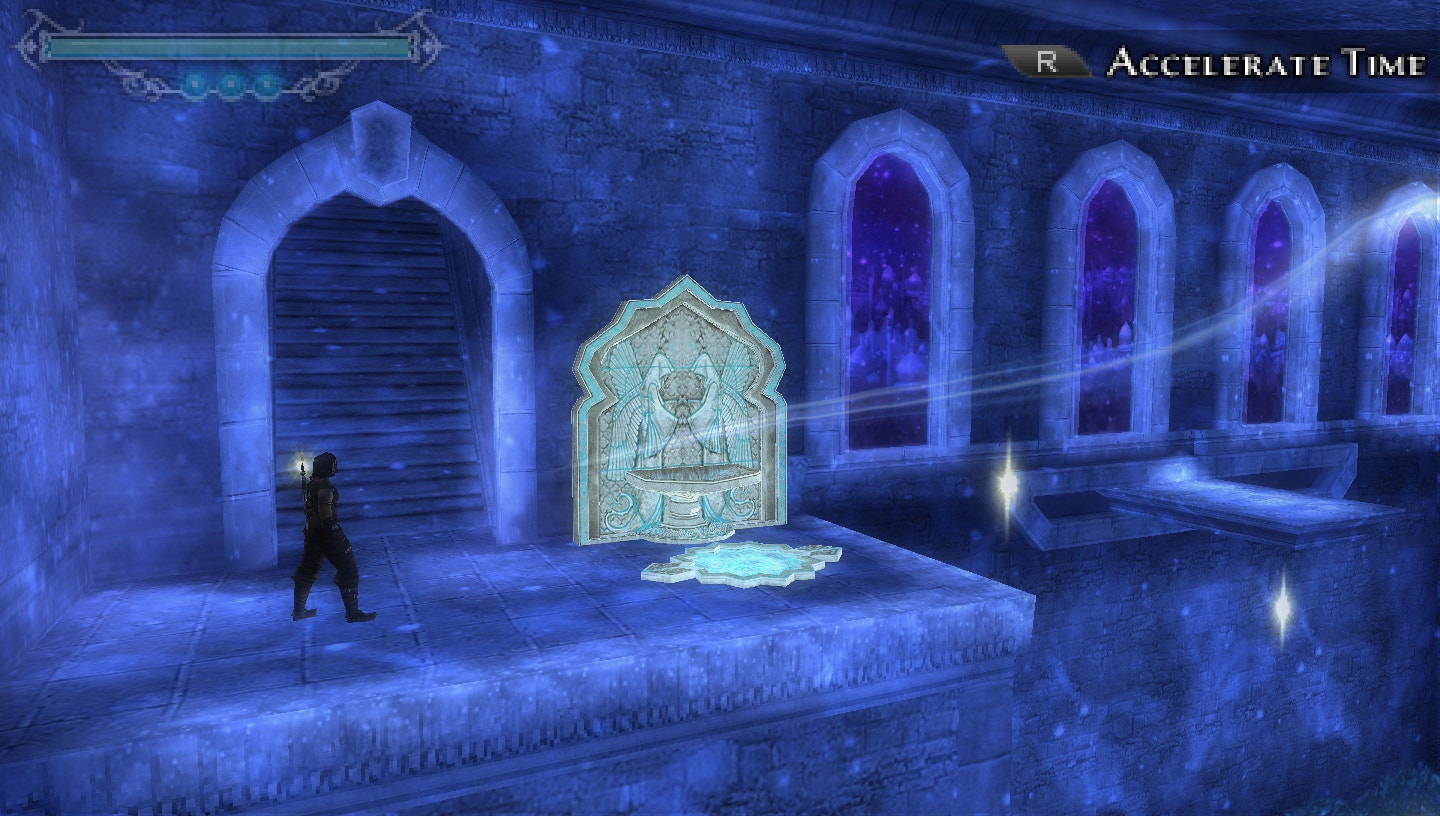Viewport: 1440px width, 816px height.
Task: Select the leftmost sand energy orb
Action: click(196, 84)
